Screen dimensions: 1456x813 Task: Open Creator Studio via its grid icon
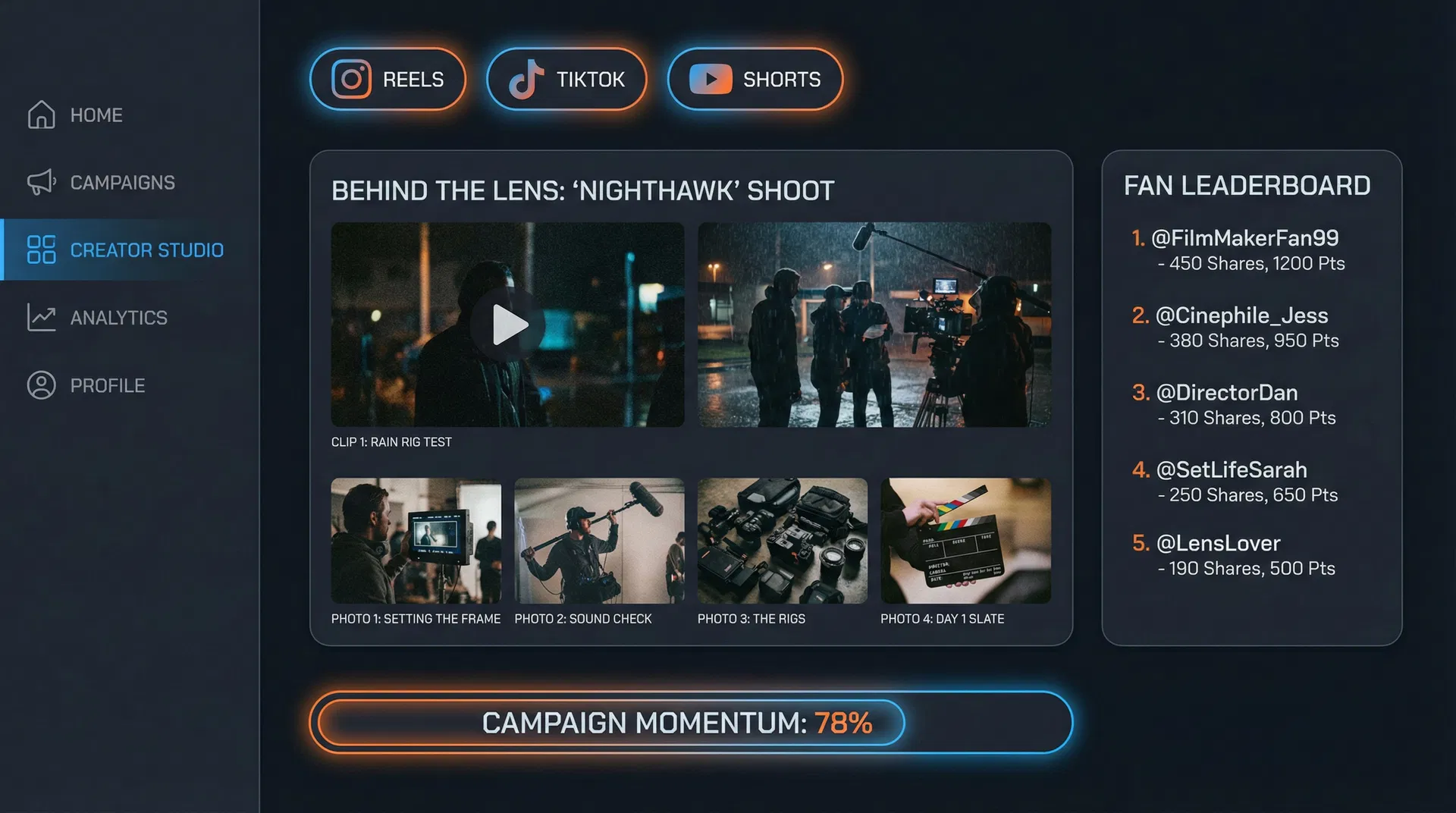42,250
